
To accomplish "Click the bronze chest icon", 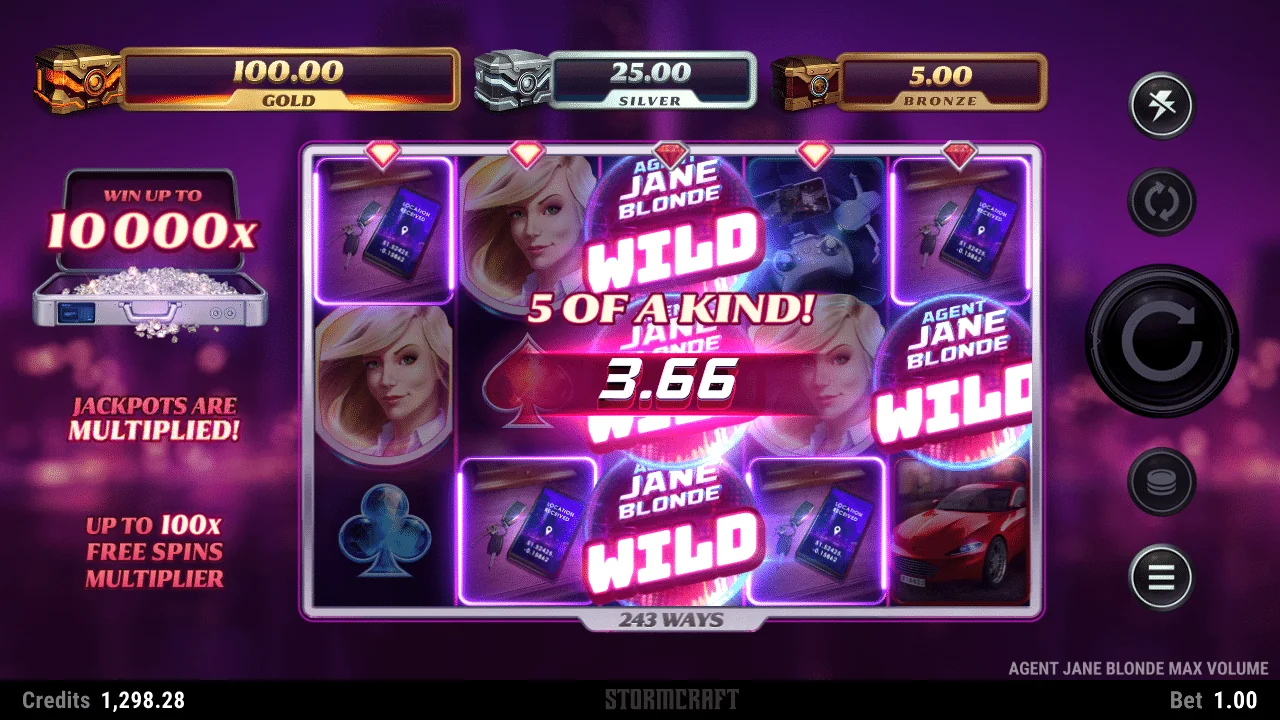I will (806, 84).
